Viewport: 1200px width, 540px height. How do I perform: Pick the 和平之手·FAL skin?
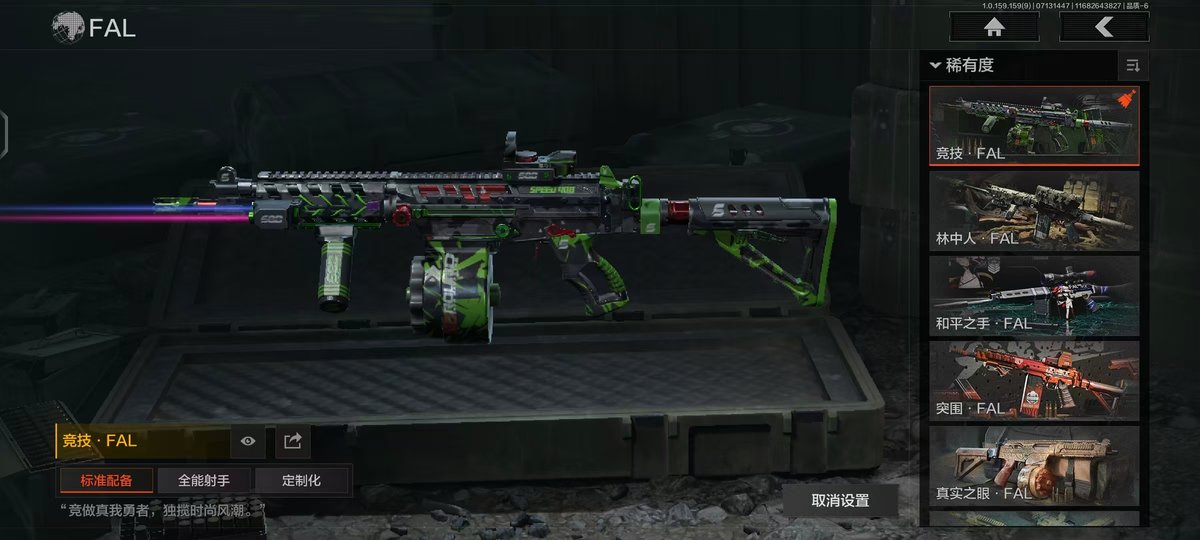(1034, 295)
